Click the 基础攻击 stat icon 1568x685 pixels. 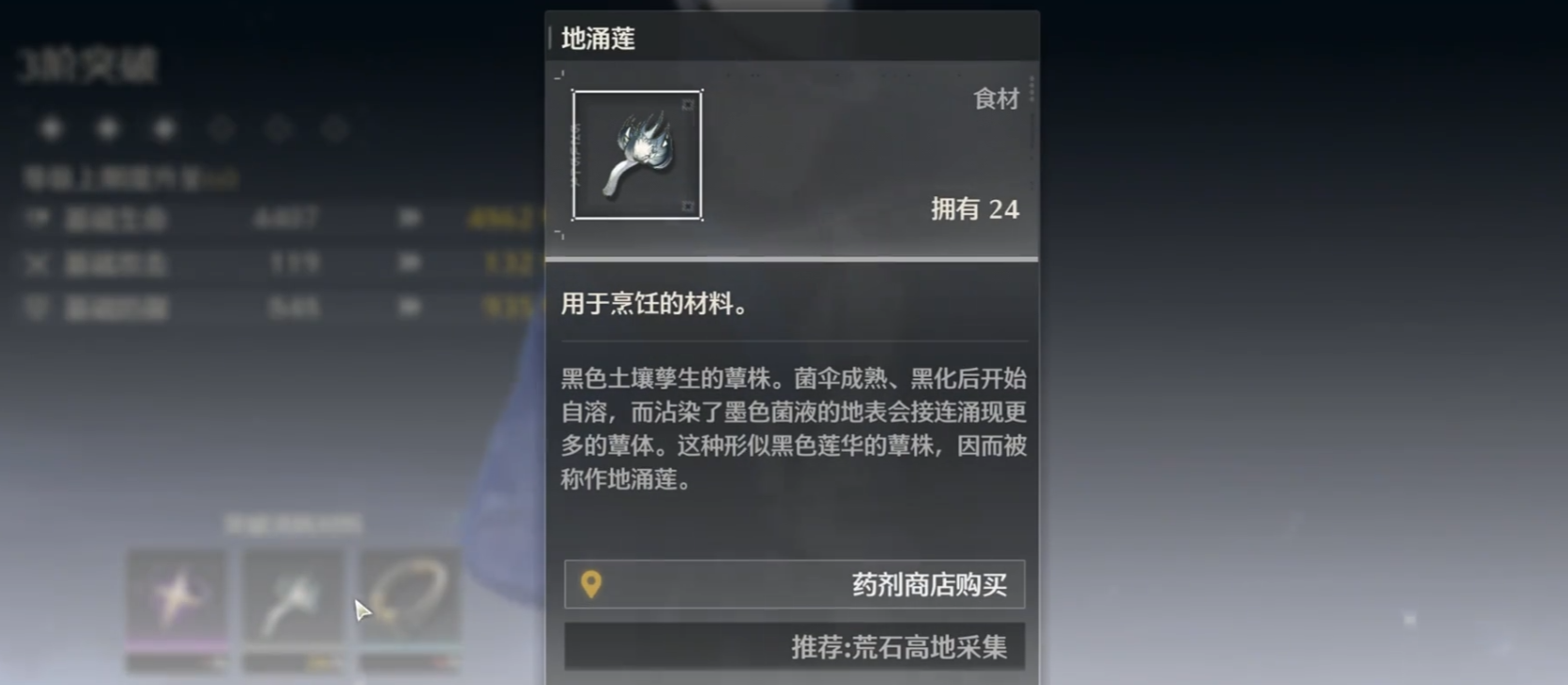pos(35,264)
